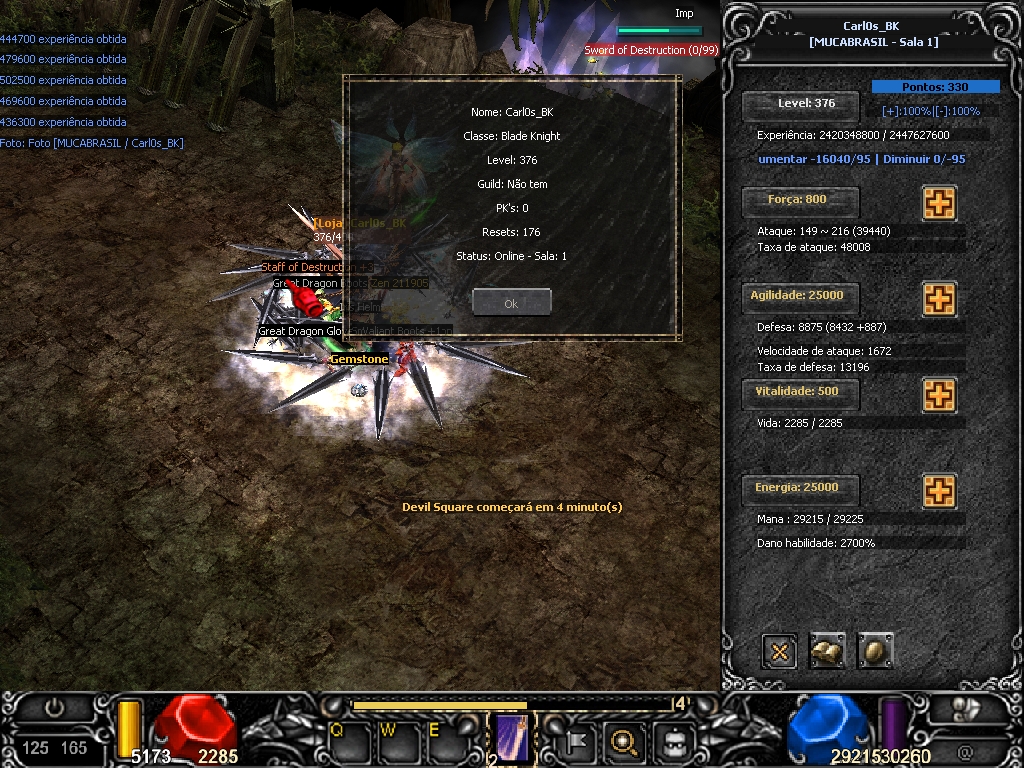The width and height of the screenshot is (1024, 768).
Task: Open the flag icon button on the bar
Action: (x=578, y=742)
